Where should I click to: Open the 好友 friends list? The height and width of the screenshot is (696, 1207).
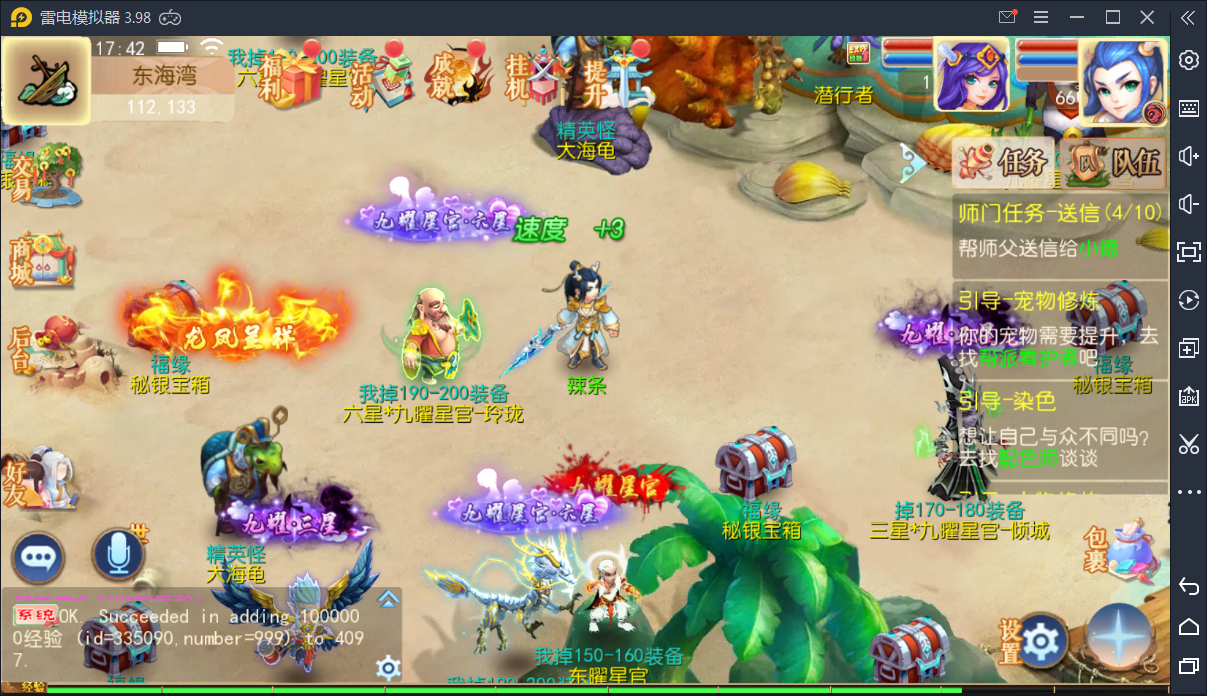click(36, 478)
